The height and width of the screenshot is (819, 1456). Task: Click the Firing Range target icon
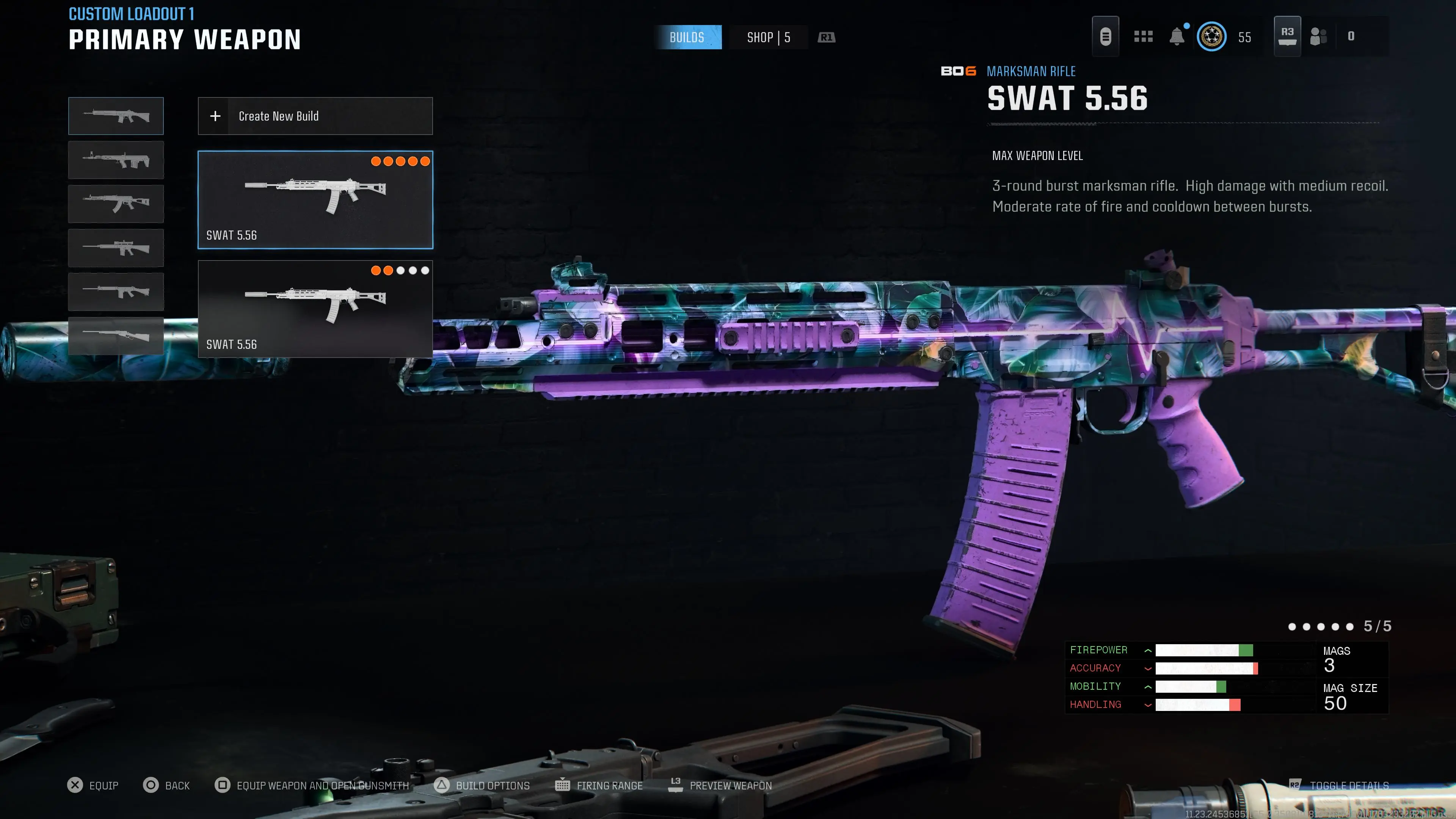pyautogui.click(x=563, y=785)
